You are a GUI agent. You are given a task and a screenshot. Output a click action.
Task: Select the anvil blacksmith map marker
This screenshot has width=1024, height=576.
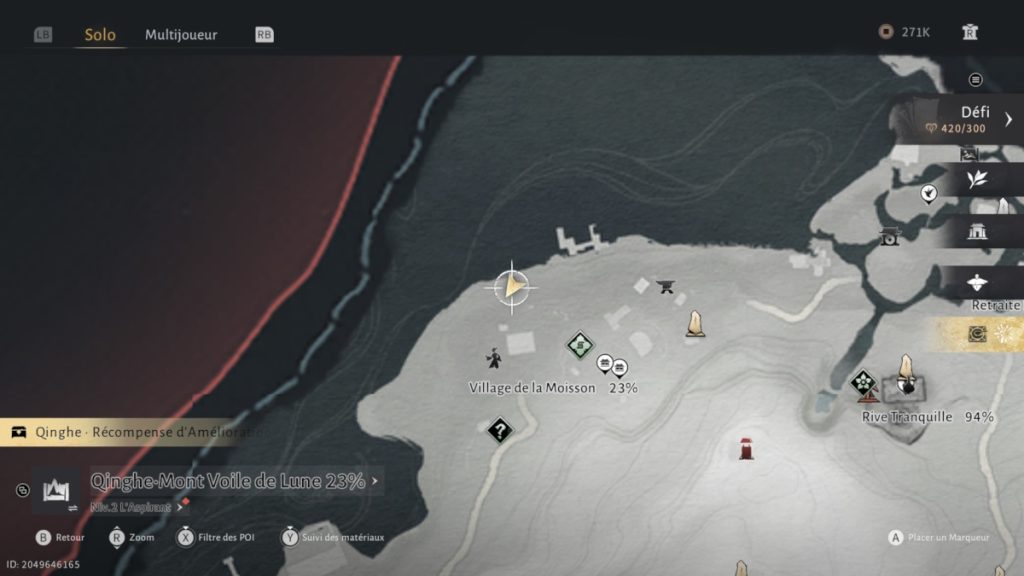[665, 287]
